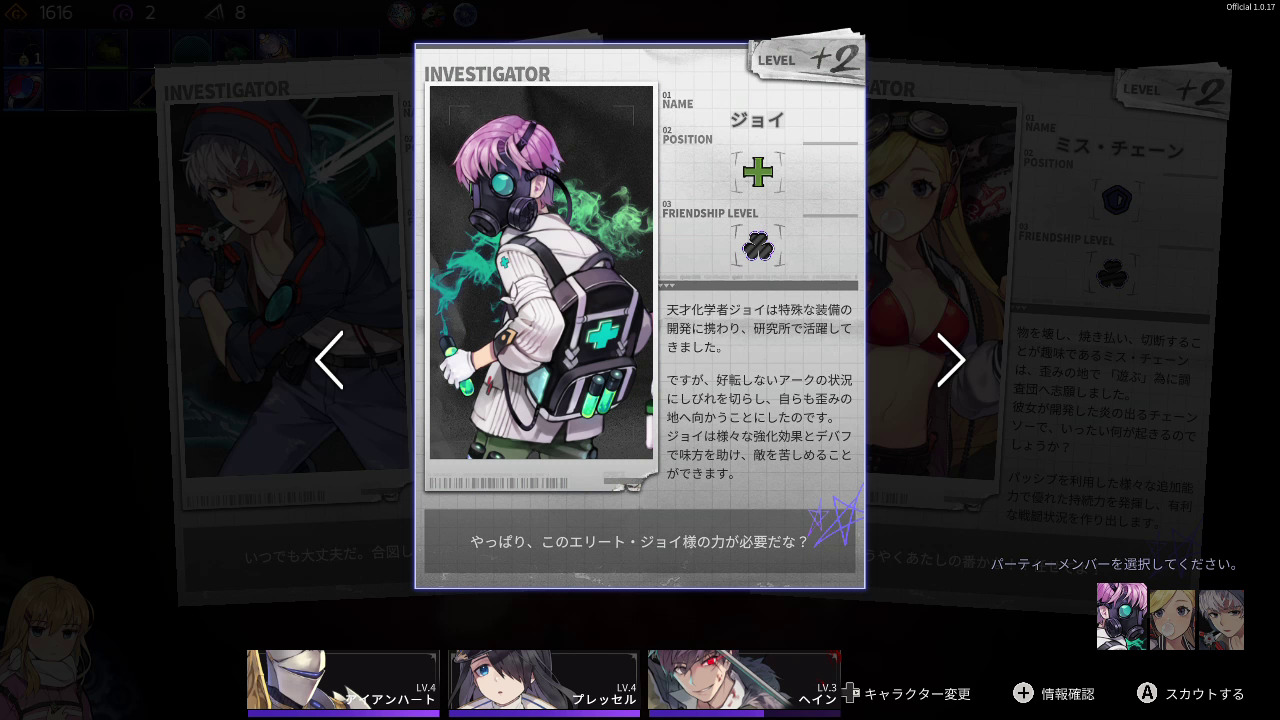Image resolution: width=1280 pixels, height=720 pixels.
Task: Select the アイアンハート LV.4 party card
Action: click(343, 682)
